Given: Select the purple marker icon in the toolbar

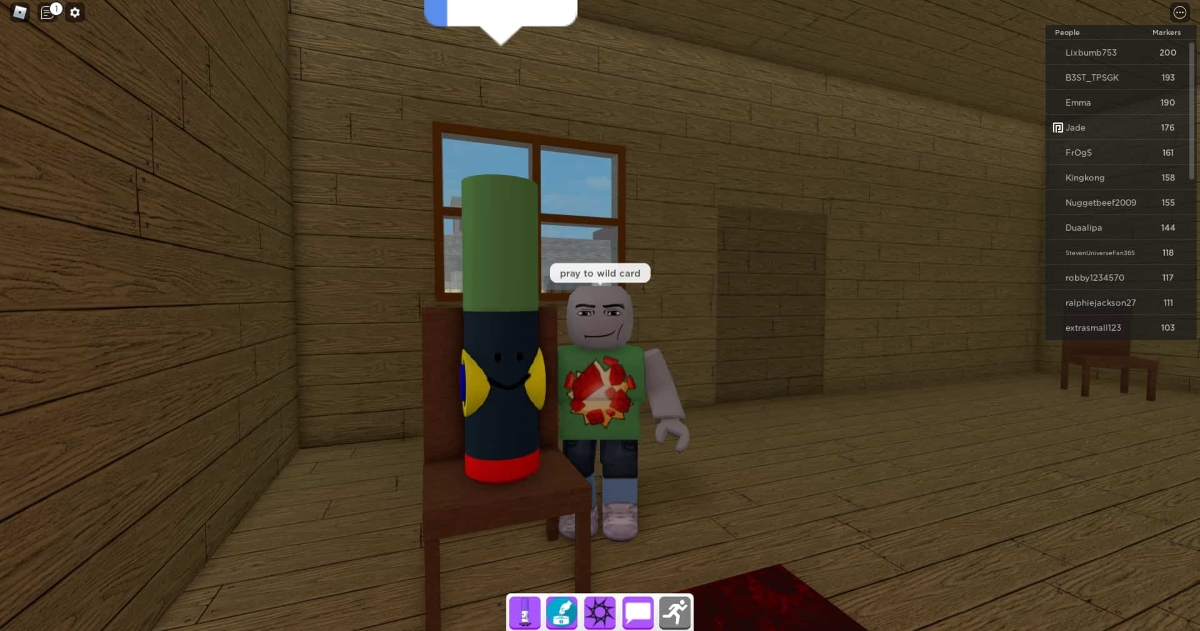Looking at the screenshot, I should click(524, 611).
